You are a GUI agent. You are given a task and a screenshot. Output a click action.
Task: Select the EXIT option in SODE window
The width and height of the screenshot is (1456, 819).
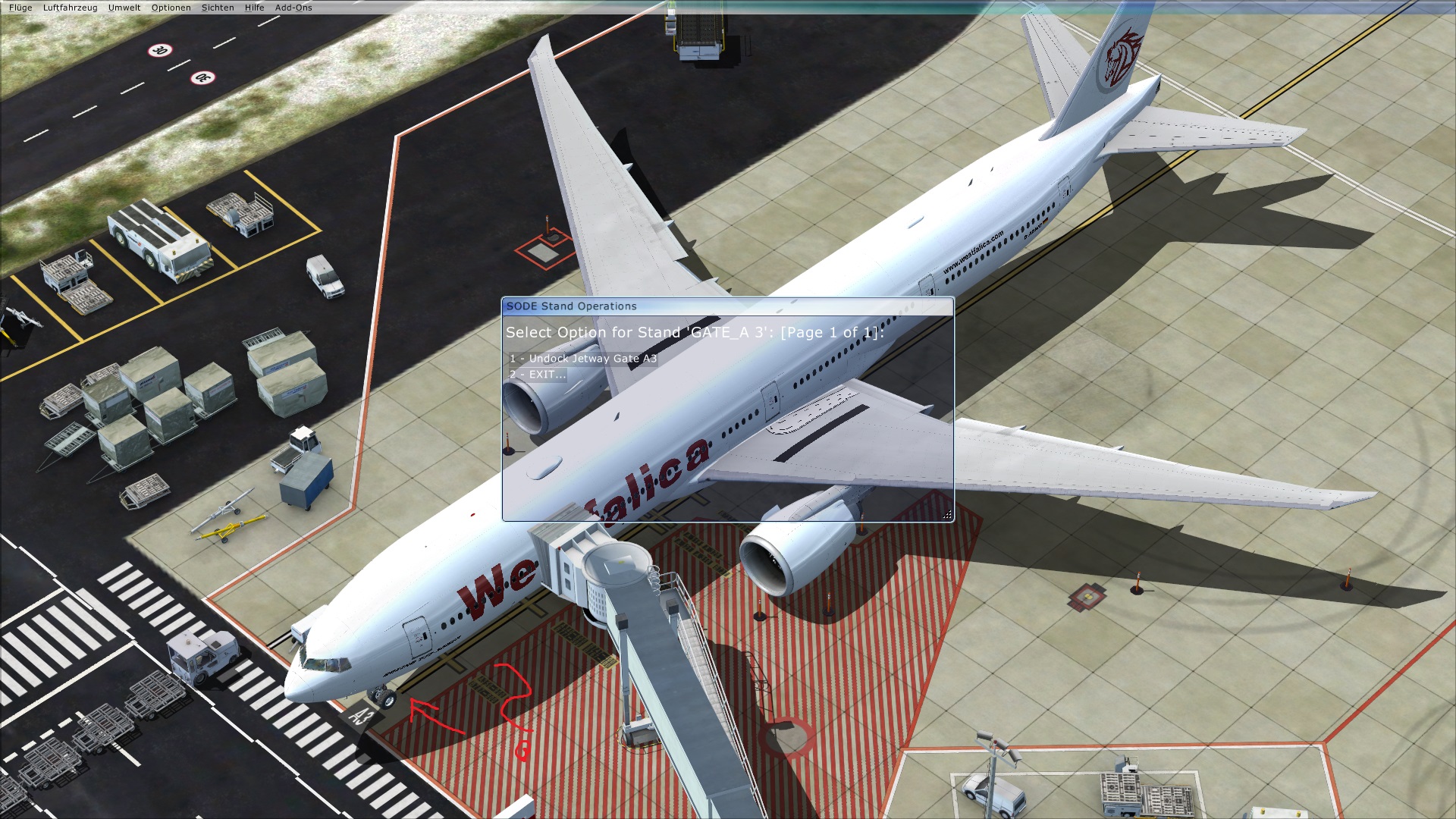pyautogui.click(x=538, y=375)
